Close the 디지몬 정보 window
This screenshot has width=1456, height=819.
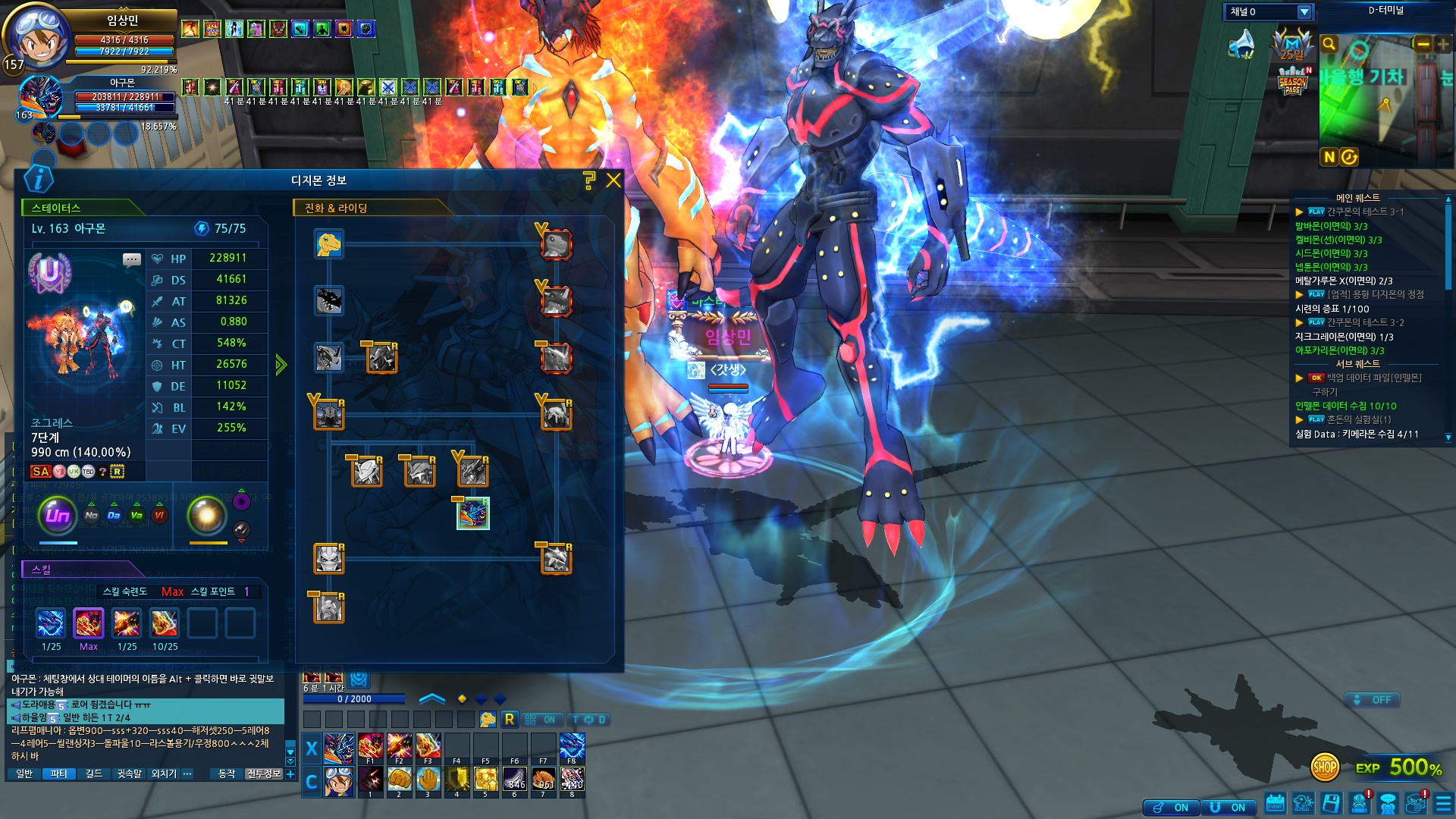[x=613, y=180]
